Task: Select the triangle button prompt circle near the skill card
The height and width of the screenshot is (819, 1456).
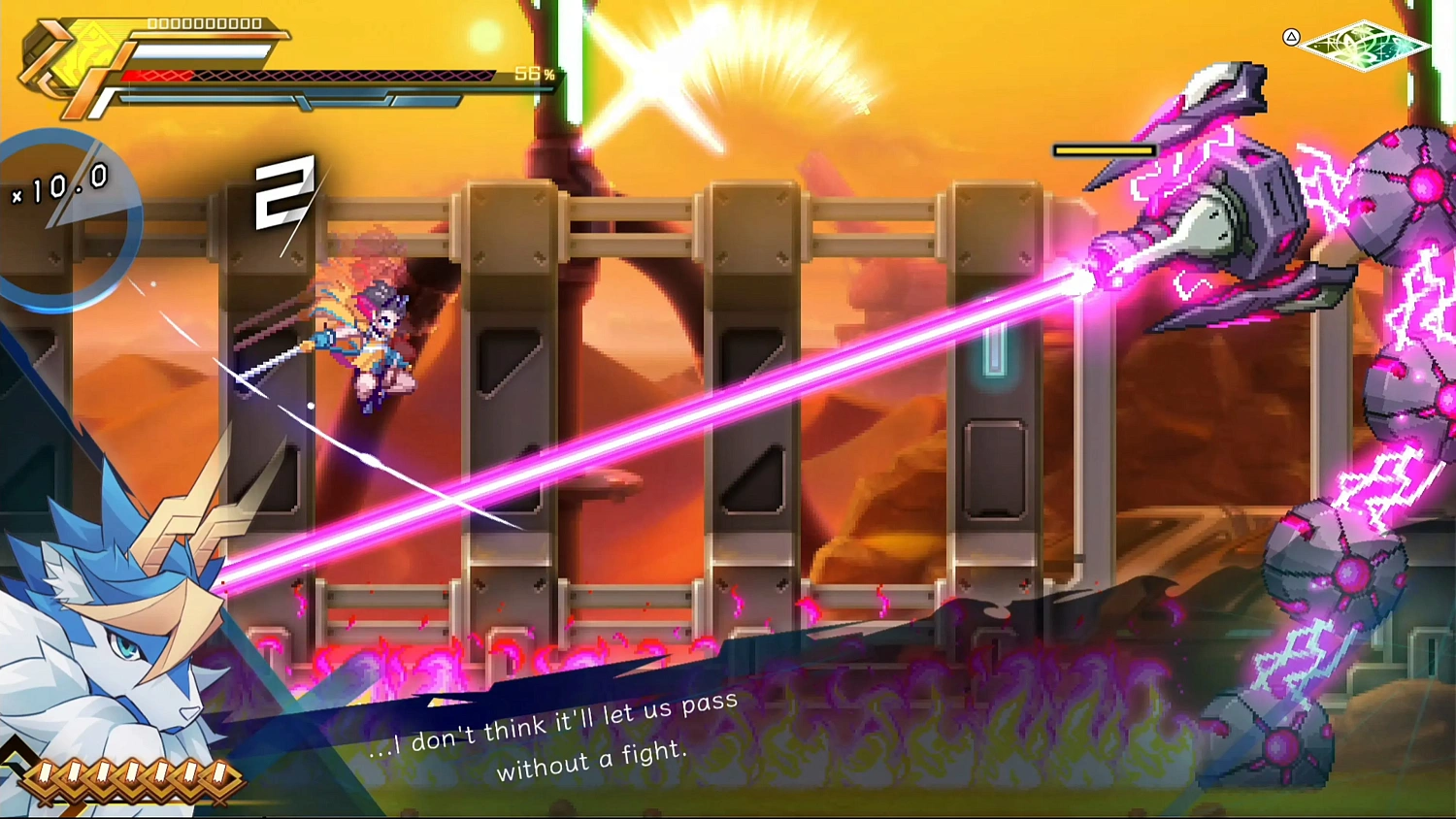Action: 1292,40
